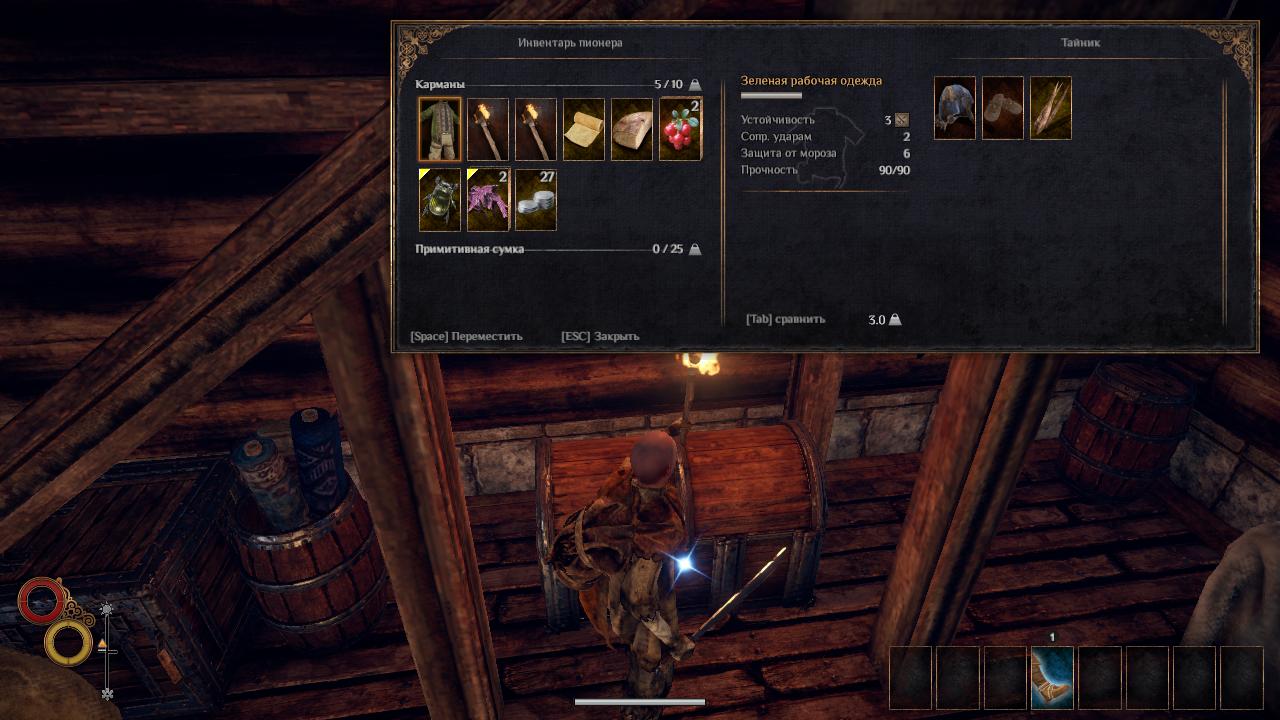1280x720 pixels.
Task: Click a burning torch icon in the pockets row
Action: pyautogui.click(x=487, y=128)
